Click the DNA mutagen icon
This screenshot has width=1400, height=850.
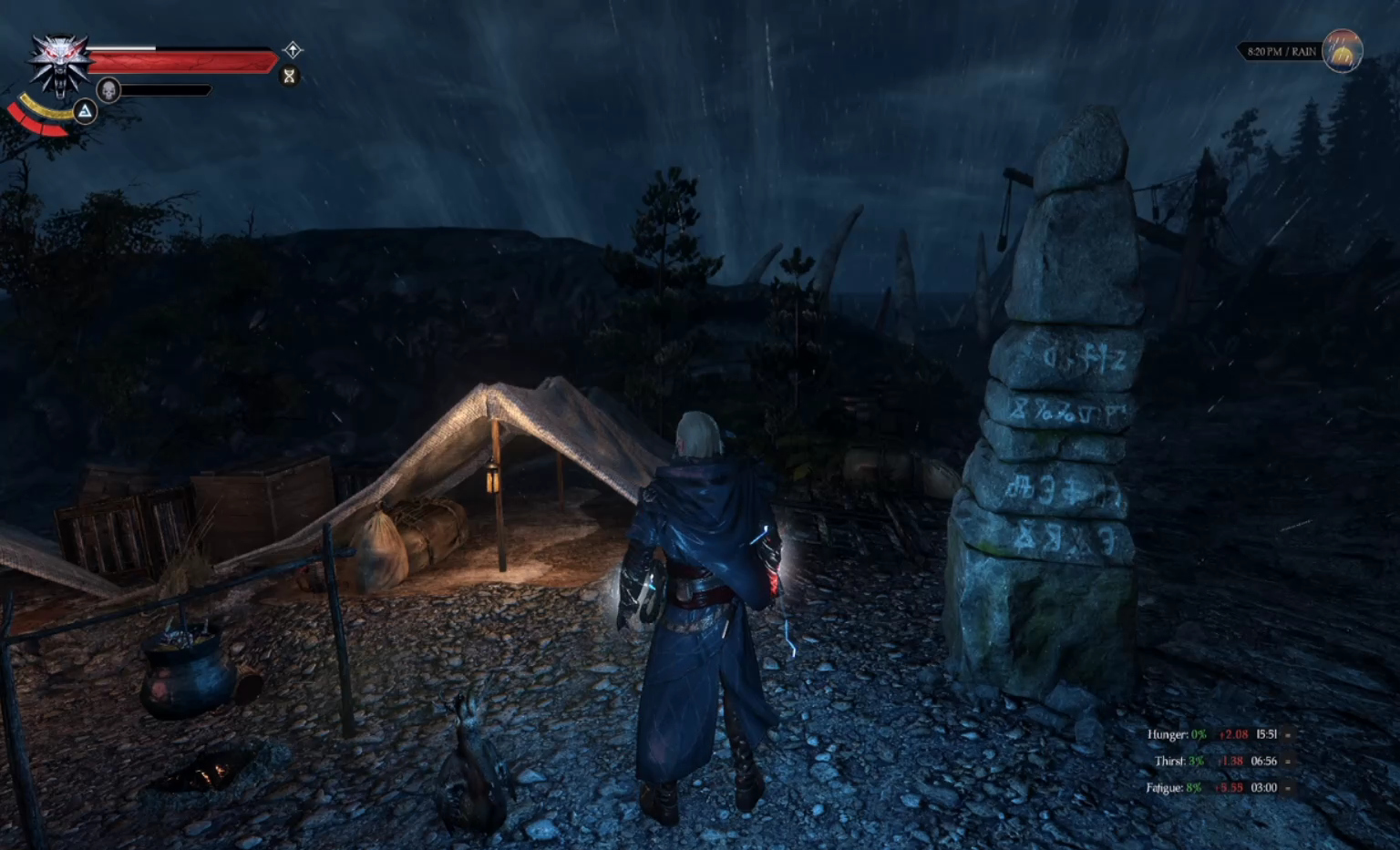click(290, 76)
